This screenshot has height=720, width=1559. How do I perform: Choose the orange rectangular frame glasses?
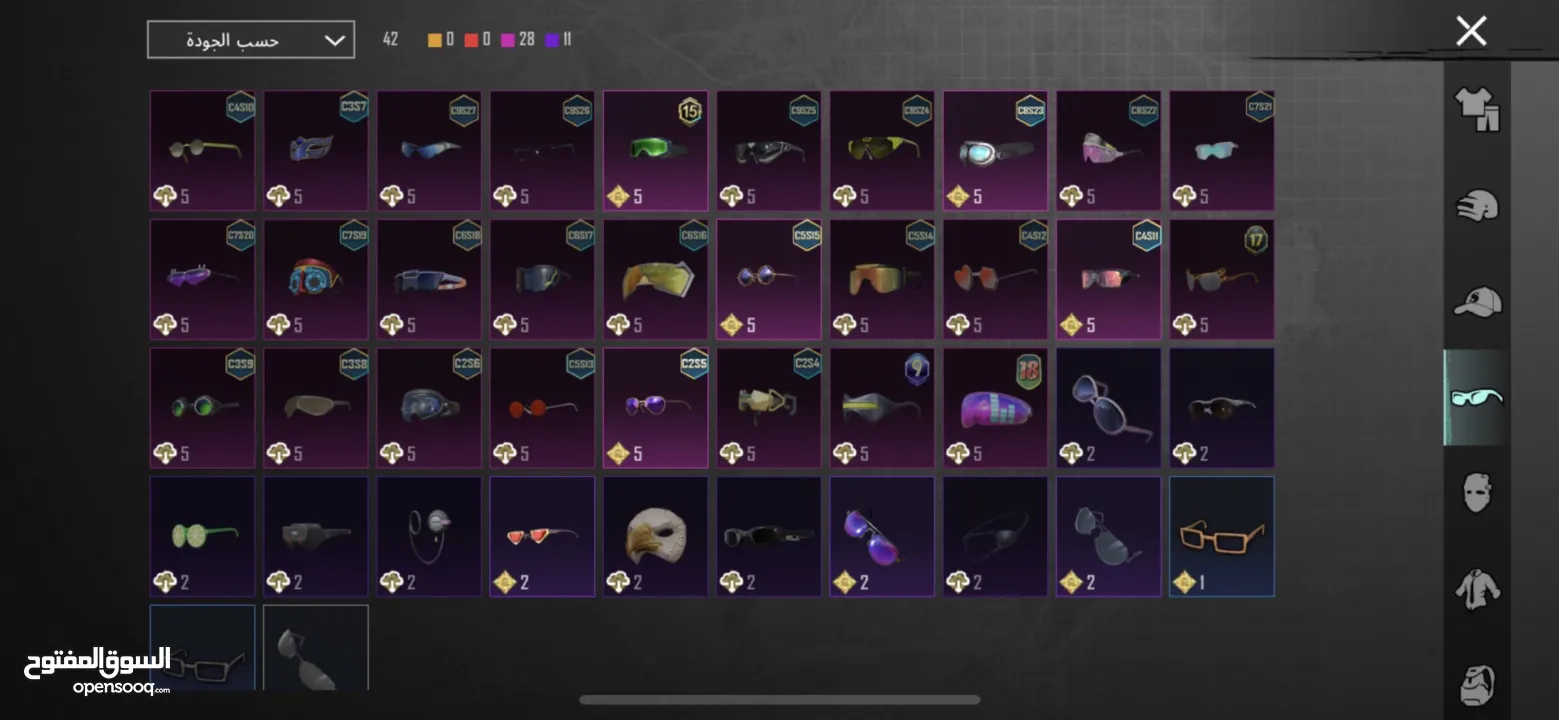tap(1221, 536)
